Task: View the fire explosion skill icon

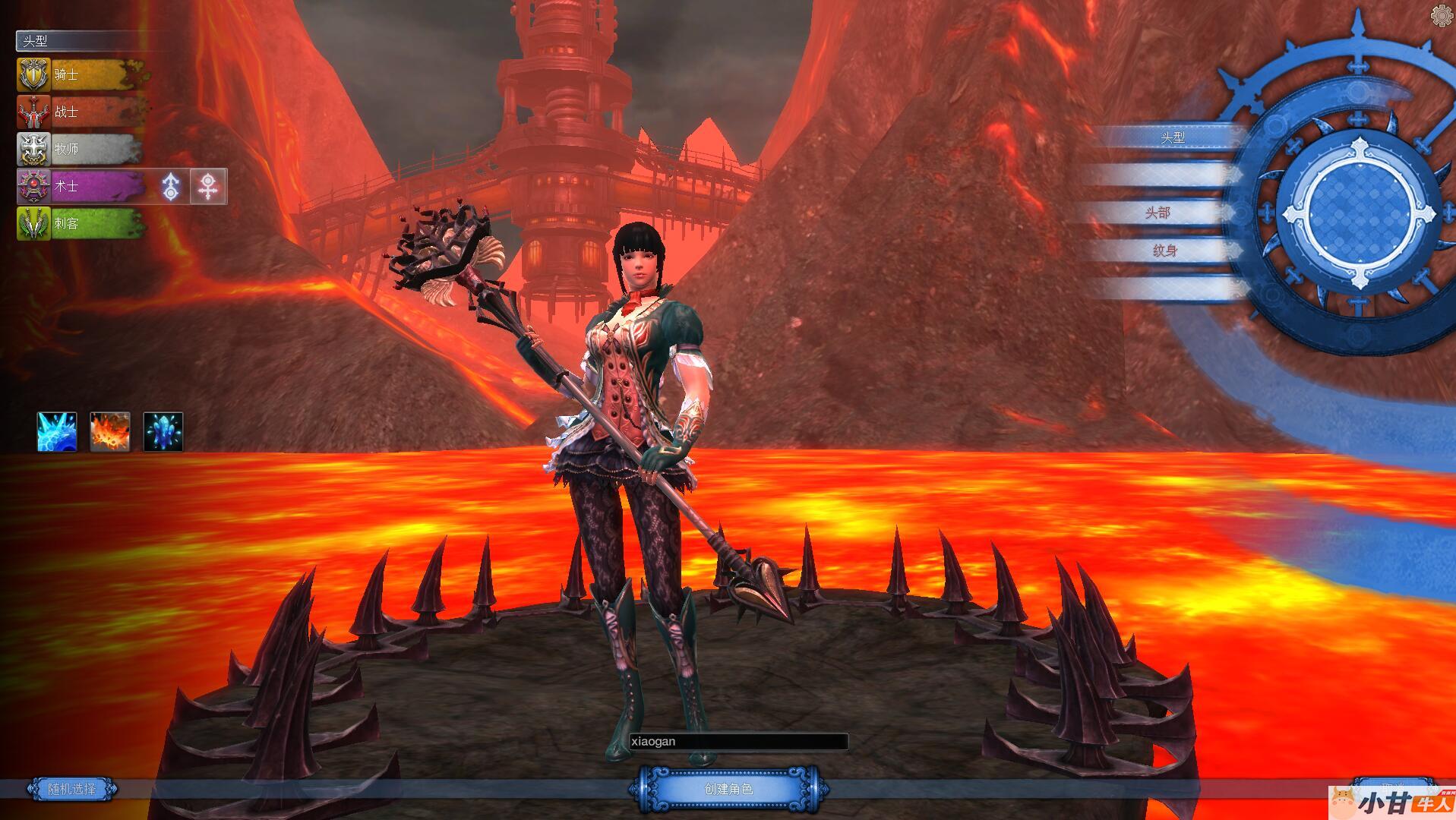Action: point(110,432)
